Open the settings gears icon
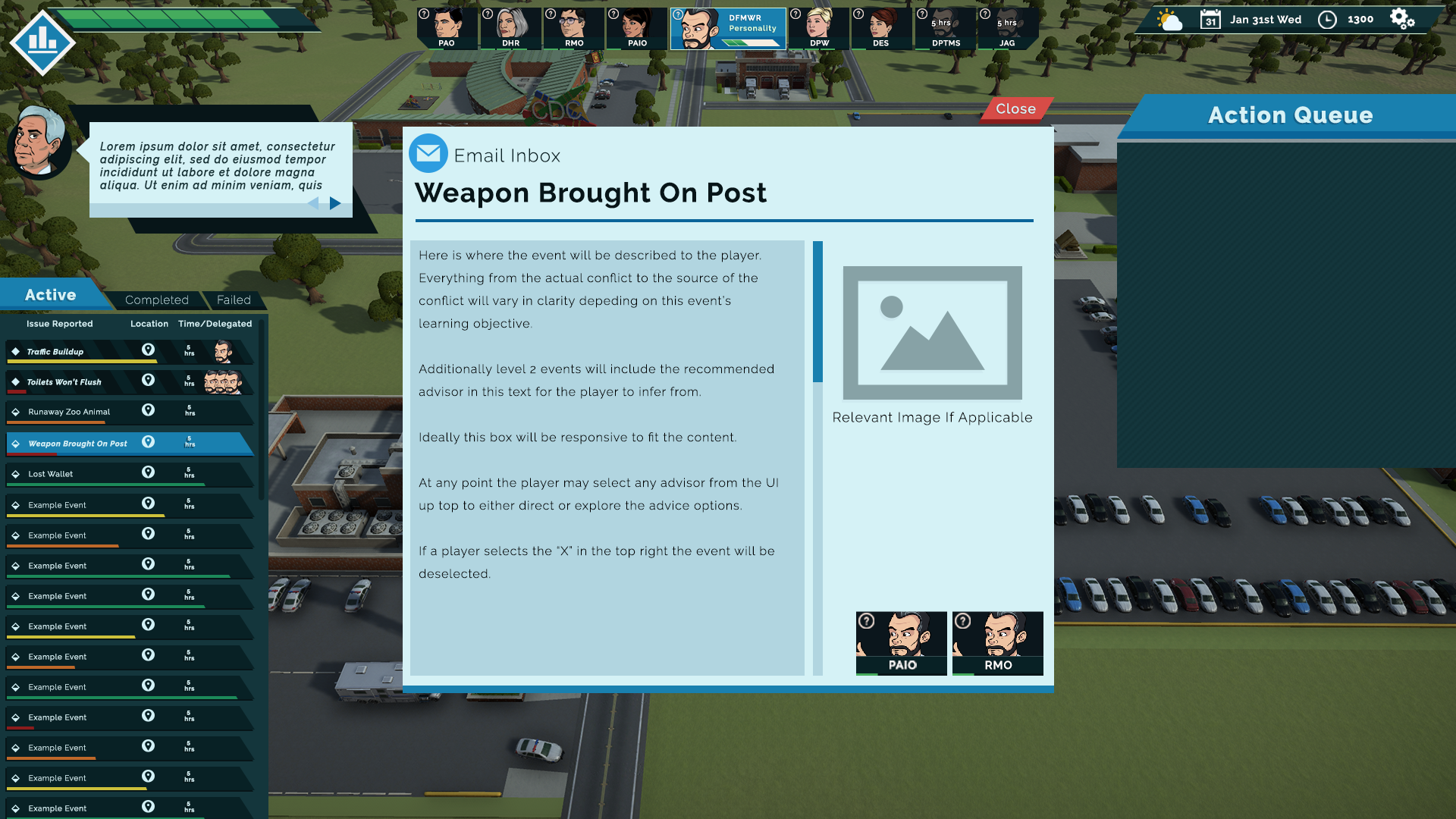The width and height of the screenshot is (1456, 819). point(1401,20)
